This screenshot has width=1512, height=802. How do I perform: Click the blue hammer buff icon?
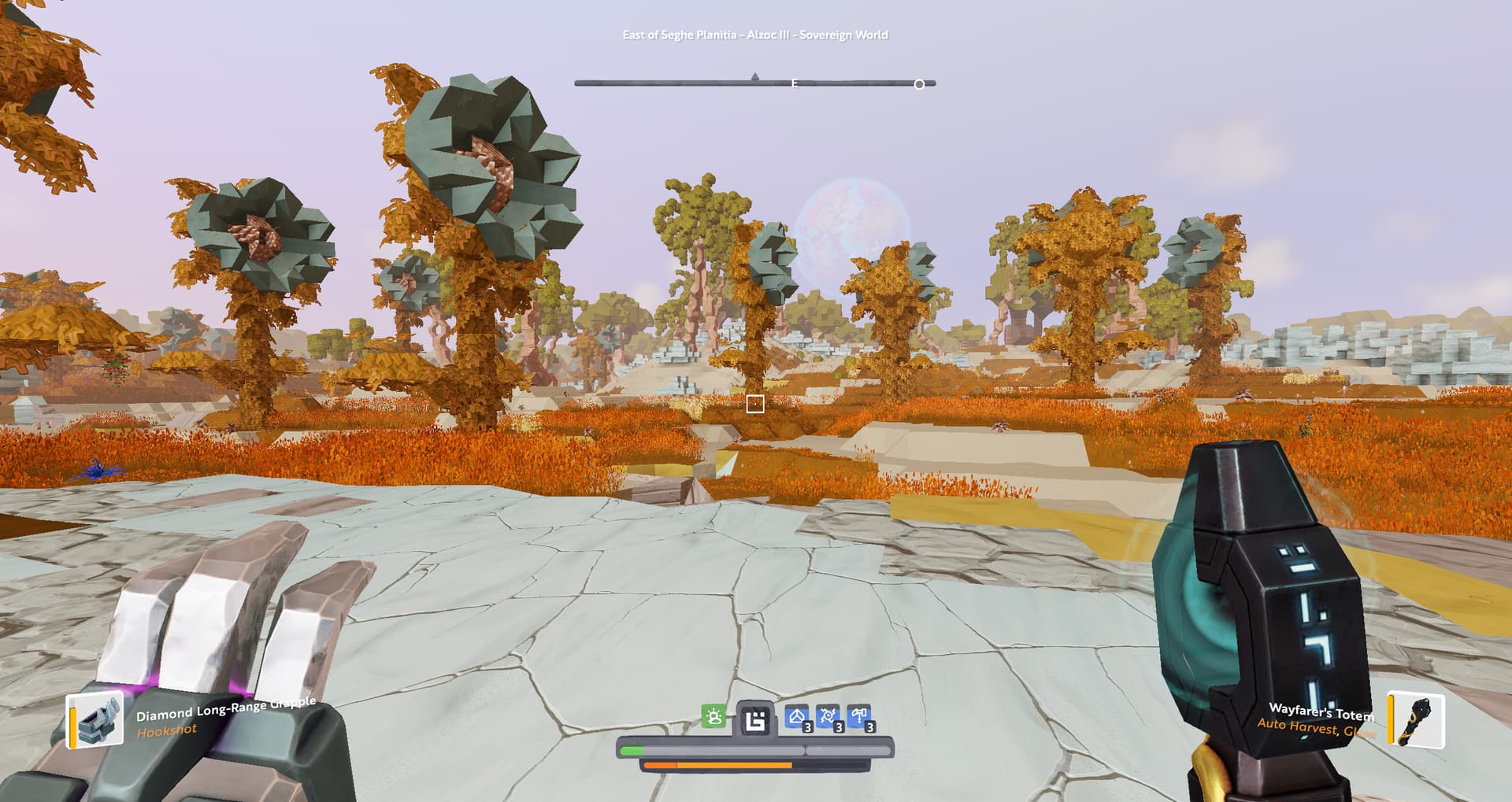[859, 717]
